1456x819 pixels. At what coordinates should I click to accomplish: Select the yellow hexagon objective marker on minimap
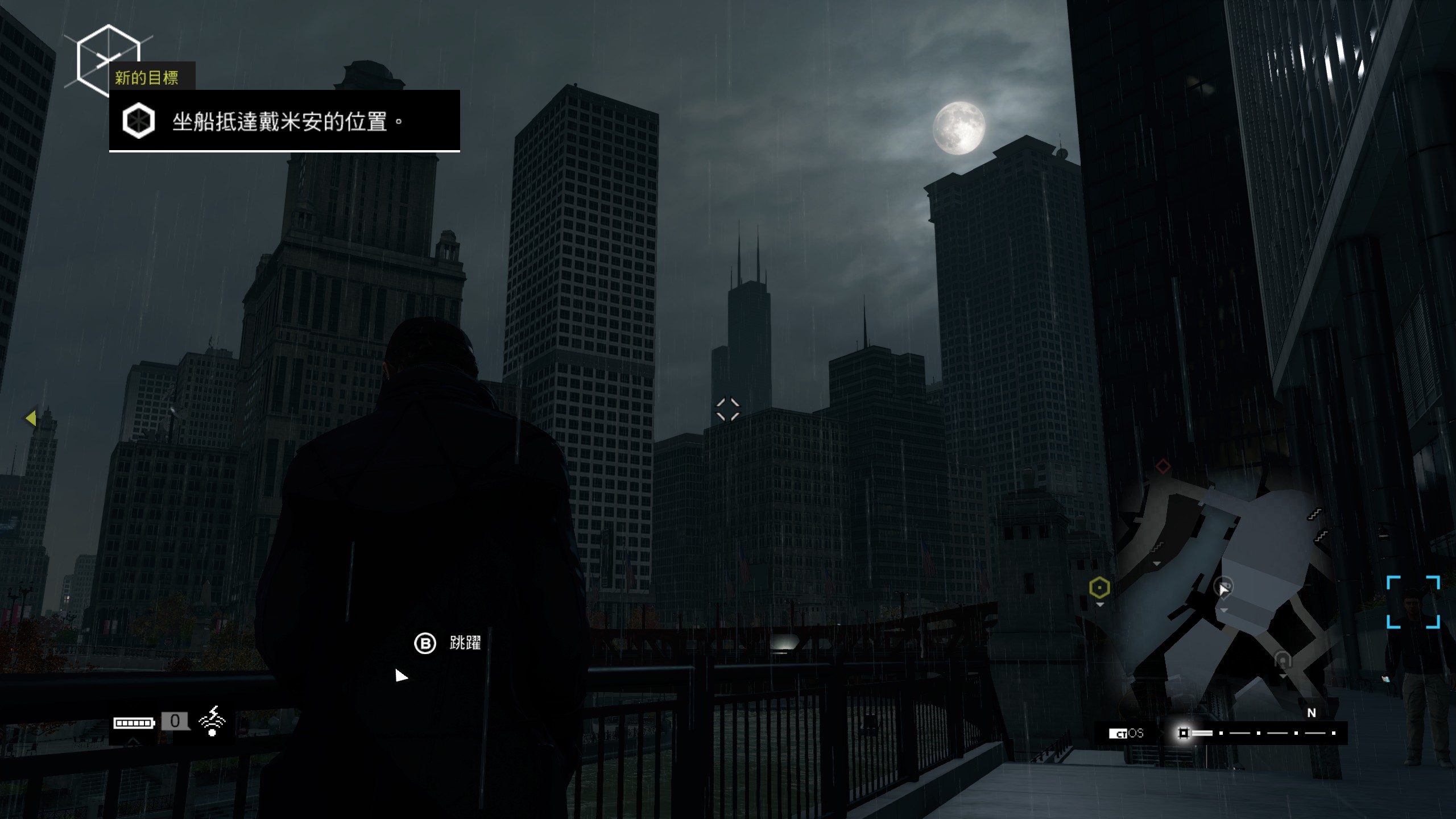coord(1099,588)
